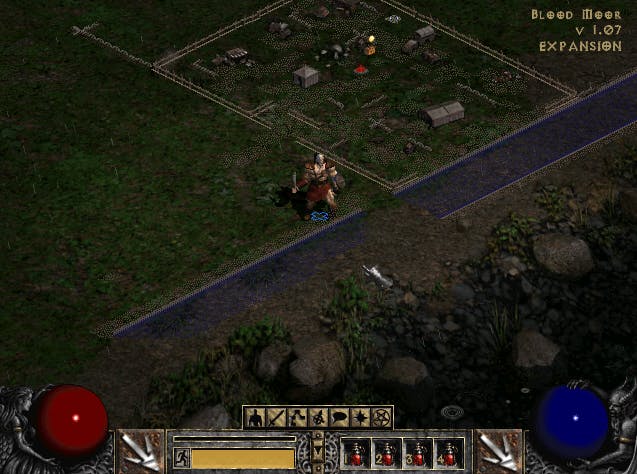Use the red potion in belt slot 4
This screenshot has width=637, height=474.
[x=449, y=454]
